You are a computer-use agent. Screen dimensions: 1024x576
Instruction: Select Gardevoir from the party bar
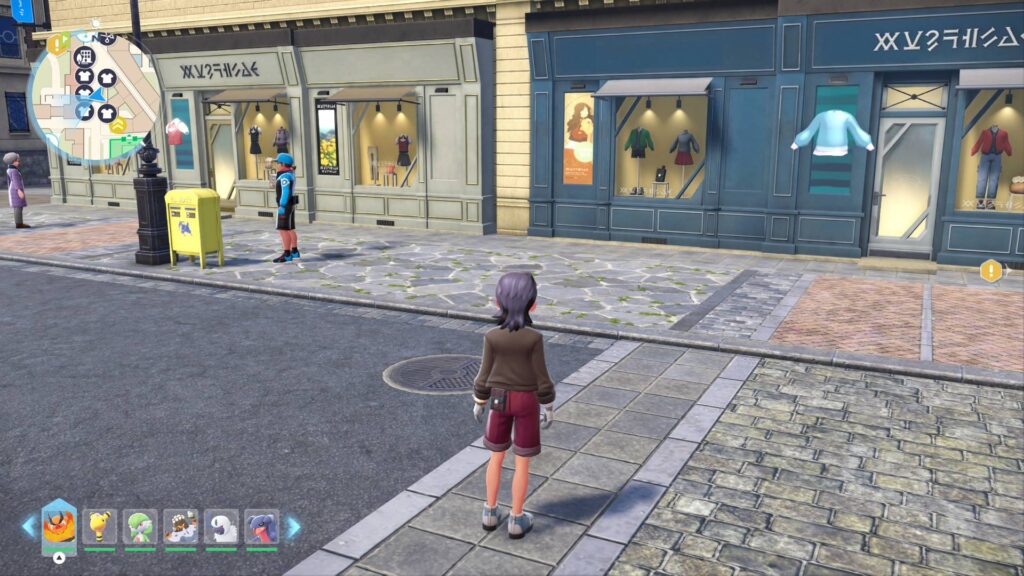click(140, 526)
